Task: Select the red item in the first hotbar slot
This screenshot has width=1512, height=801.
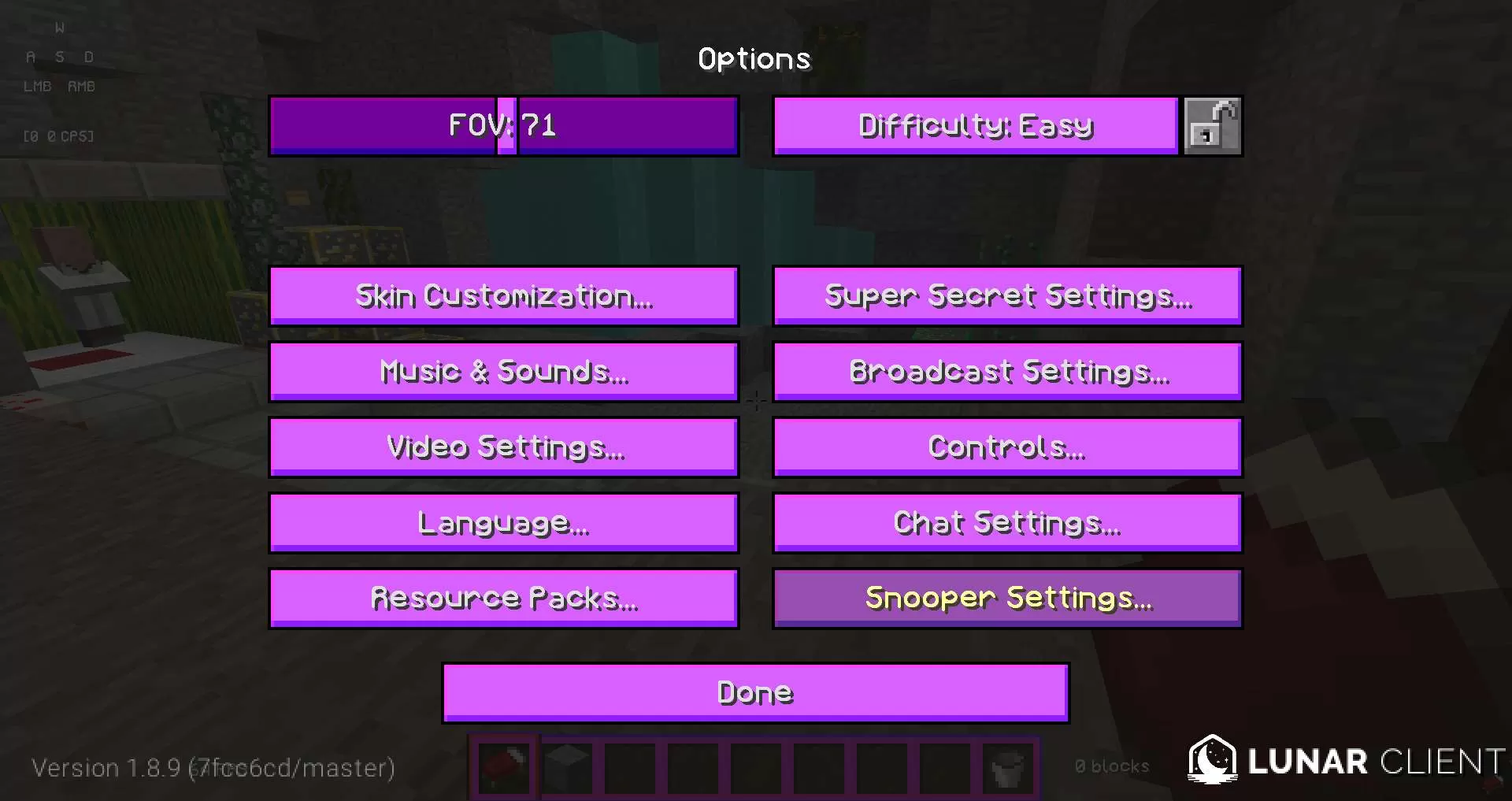Action: tap(503, 768)
